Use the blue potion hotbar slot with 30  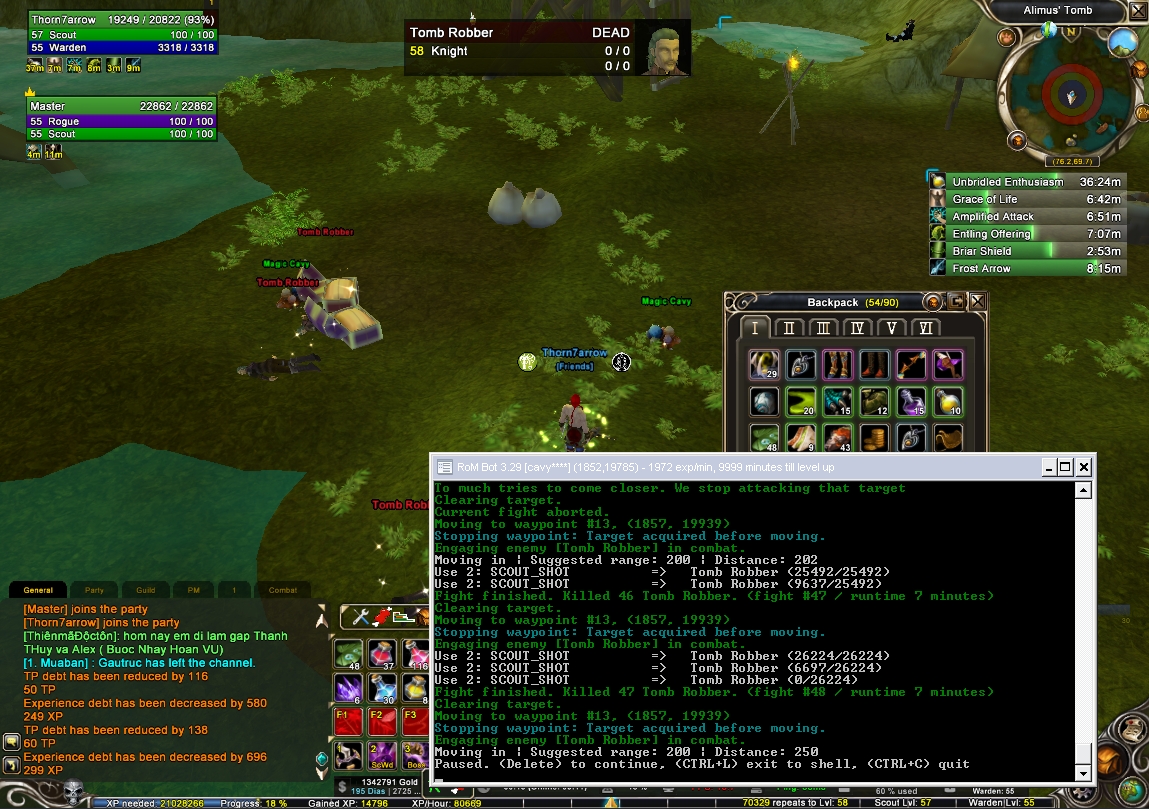coord(384,687)
